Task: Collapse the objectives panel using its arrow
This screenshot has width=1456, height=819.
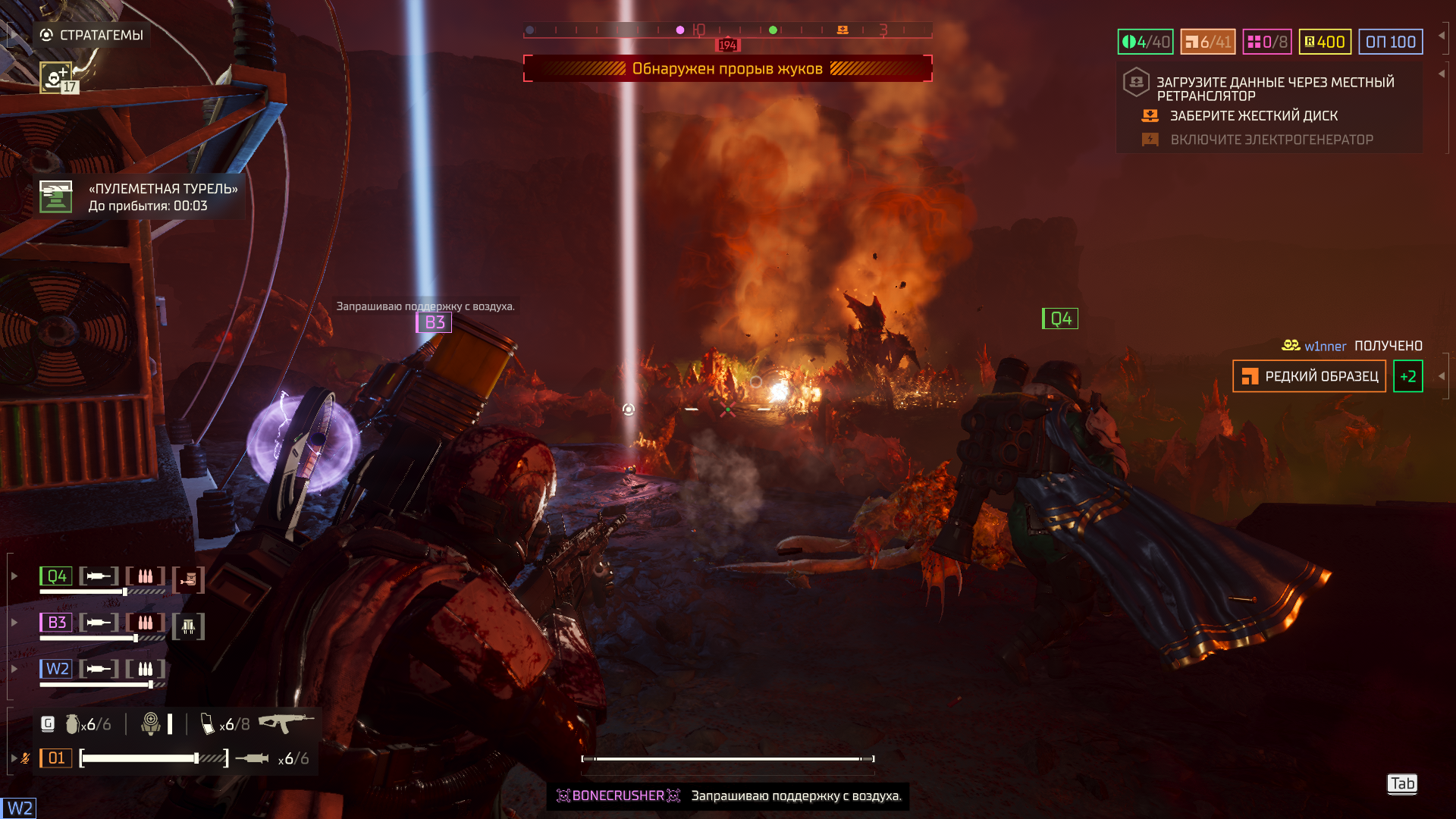Action: click(1441, 74)
